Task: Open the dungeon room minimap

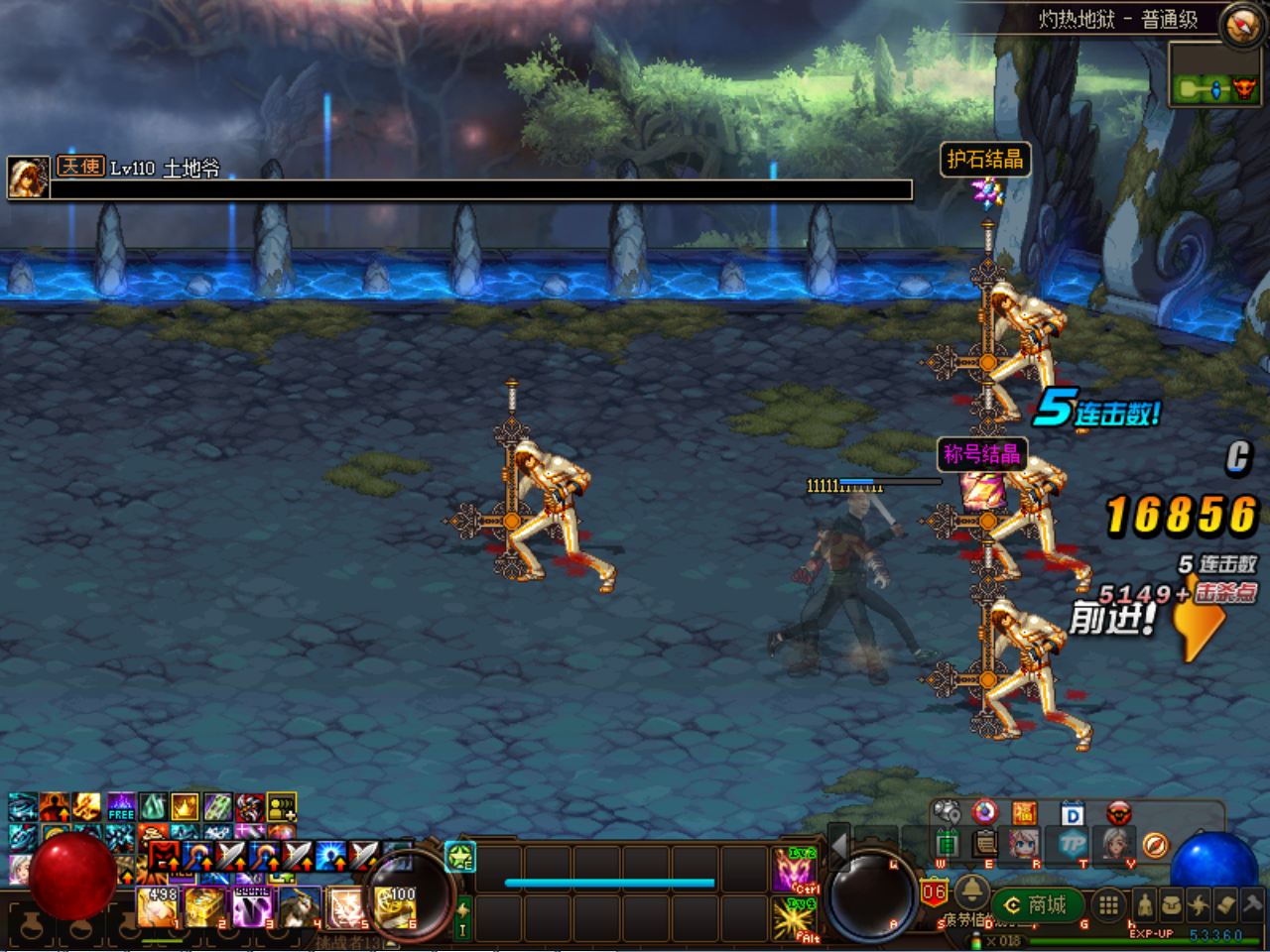Action: (x=1212, y=88)
